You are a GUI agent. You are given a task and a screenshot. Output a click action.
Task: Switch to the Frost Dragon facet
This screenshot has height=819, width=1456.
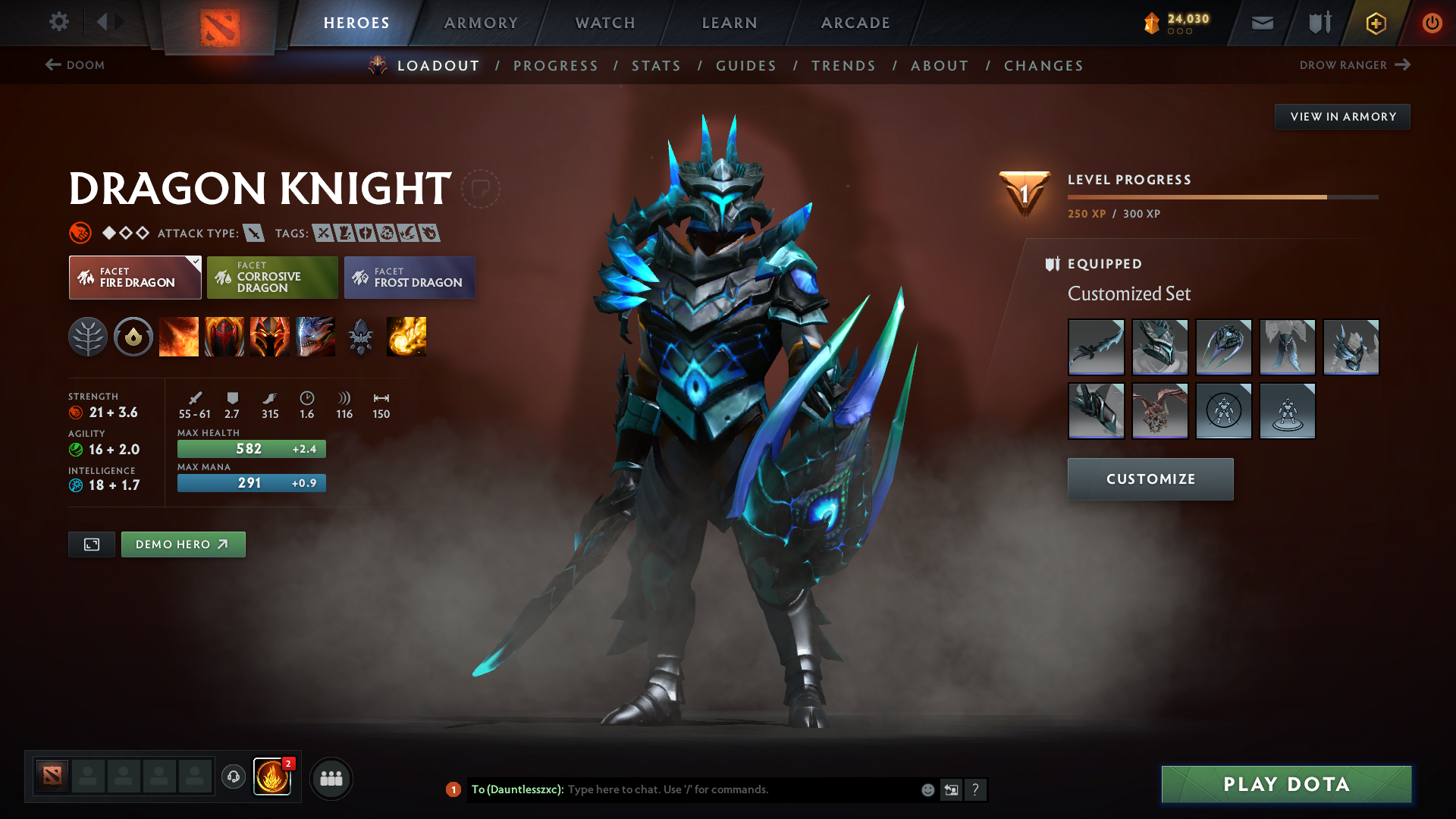pos(409,278)
